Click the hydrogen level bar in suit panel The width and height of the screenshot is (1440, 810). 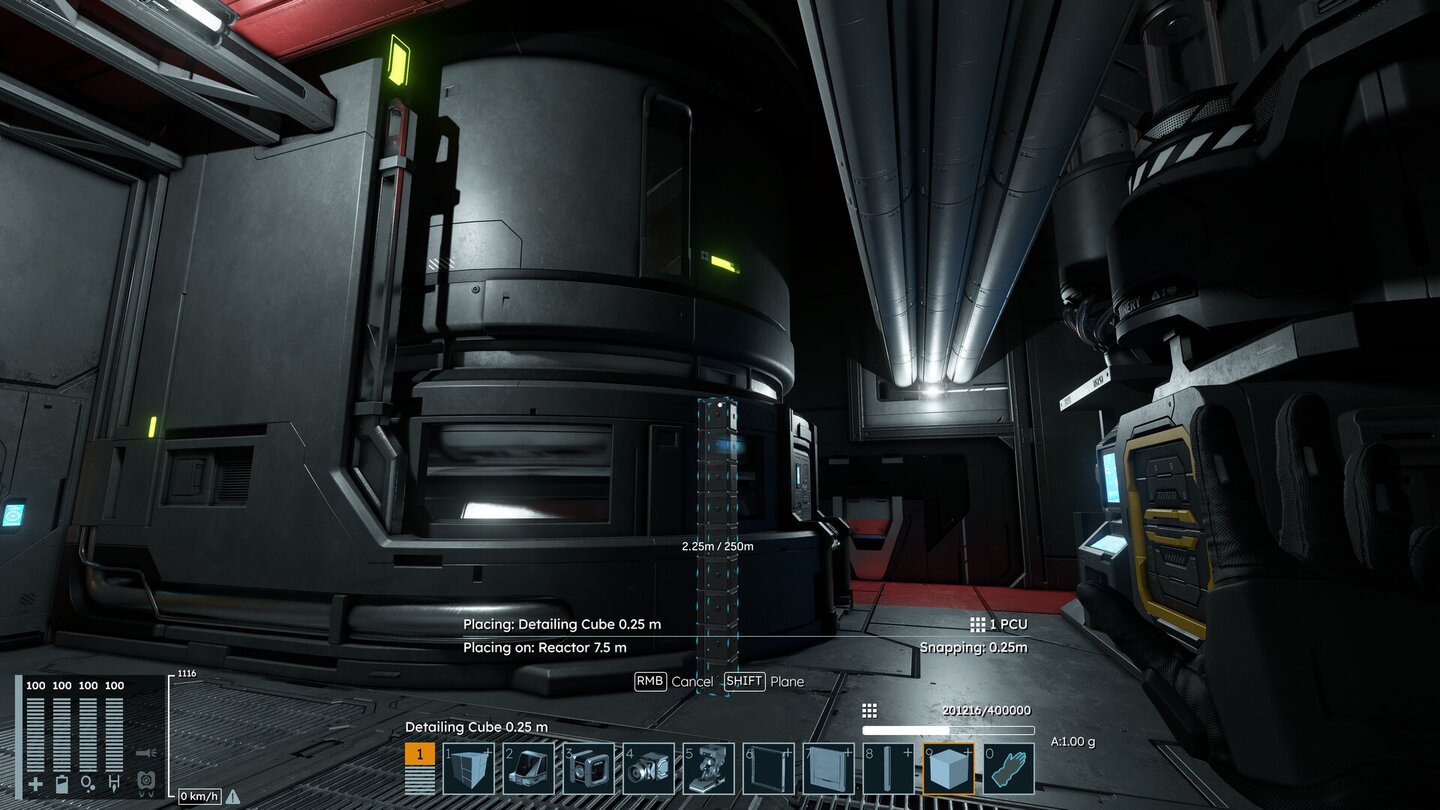(114, 734)
